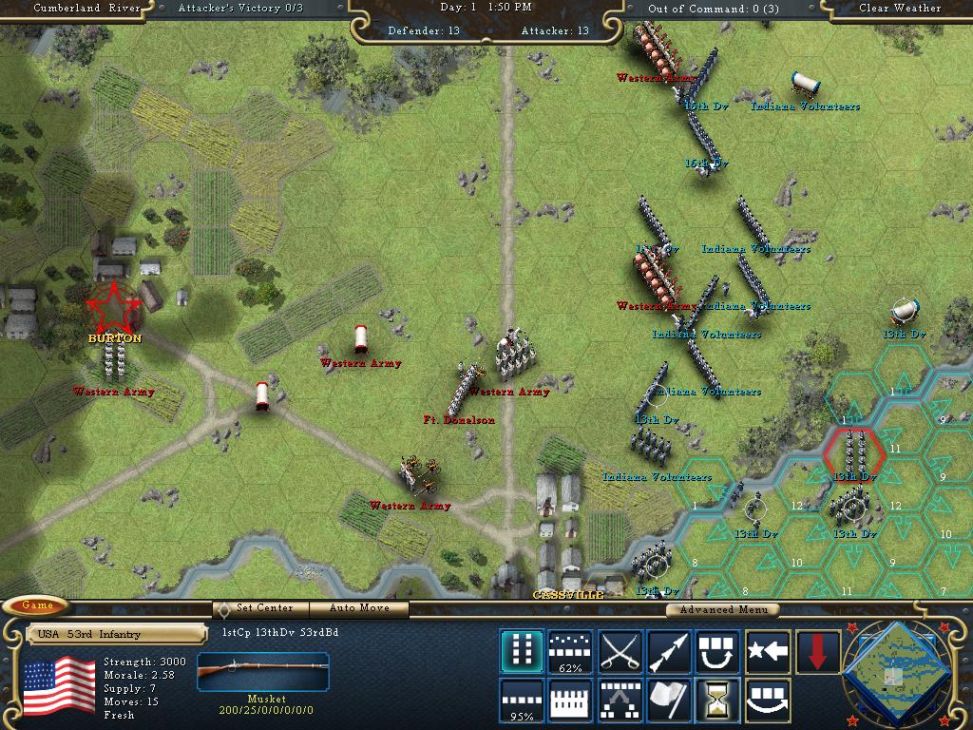
Task: Open the Advanced Menu
Action: click(x=723, y=609)
